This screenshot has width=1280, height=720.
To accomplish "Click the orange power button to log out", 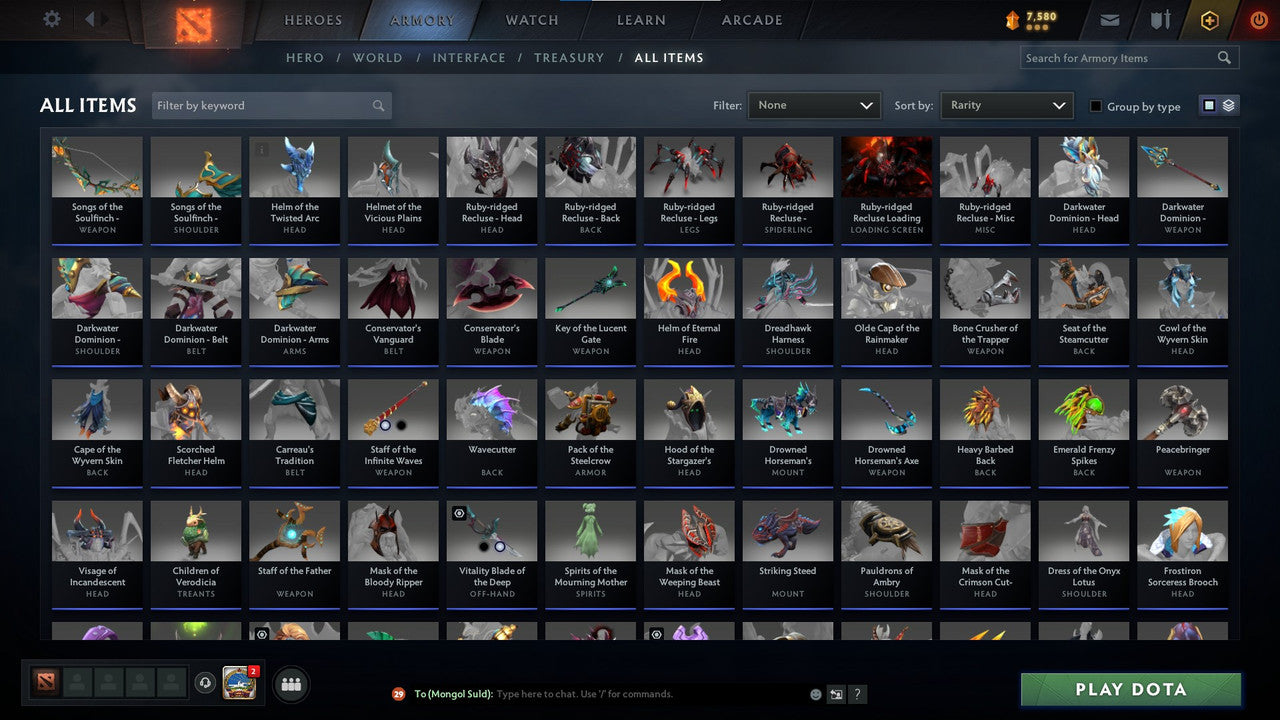I will click(x=1258, y=18).
